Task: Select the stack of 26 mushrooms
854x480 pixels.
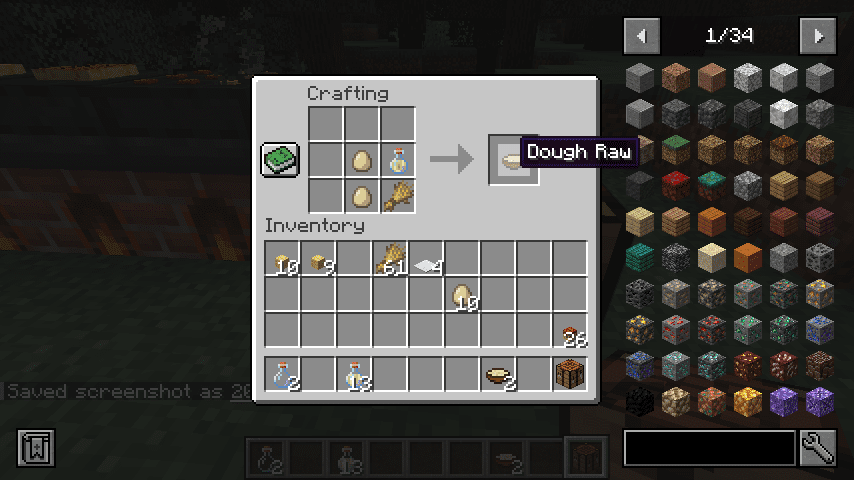Action: click(x=570, y=332)
